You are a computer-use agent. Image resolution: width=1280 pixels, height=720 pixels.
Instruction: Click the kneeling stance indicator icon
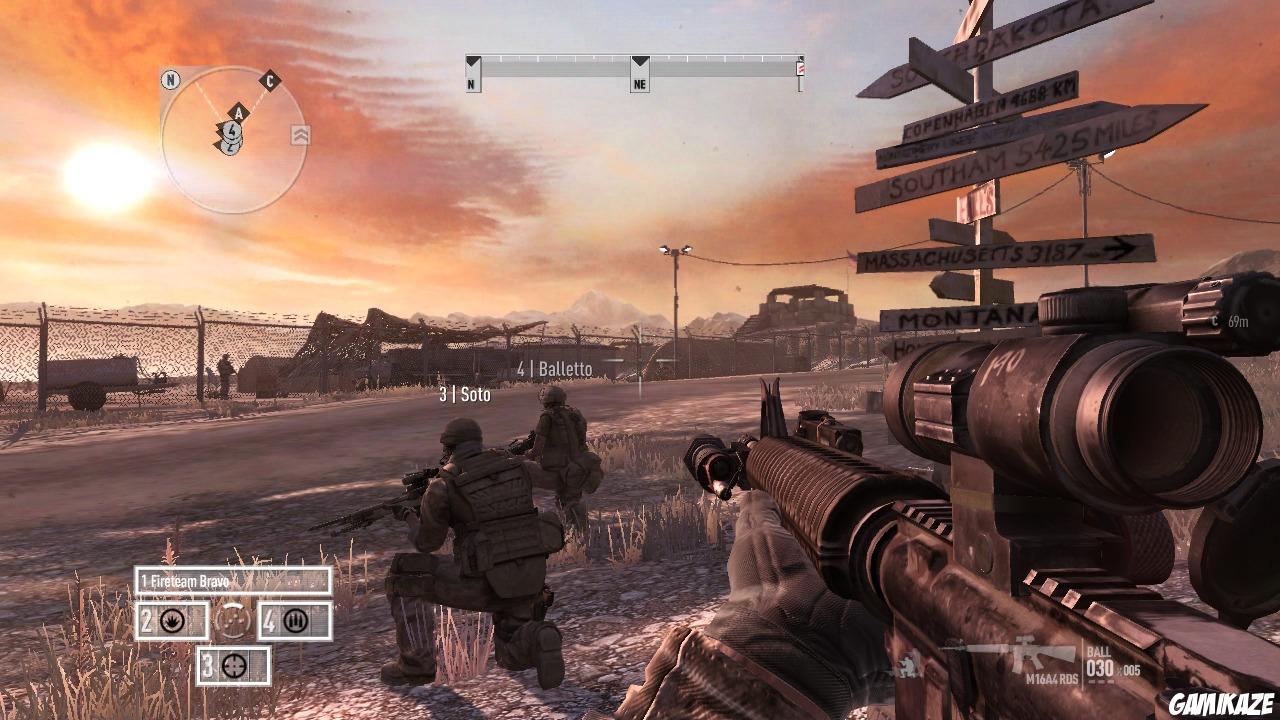coord(907,664)
